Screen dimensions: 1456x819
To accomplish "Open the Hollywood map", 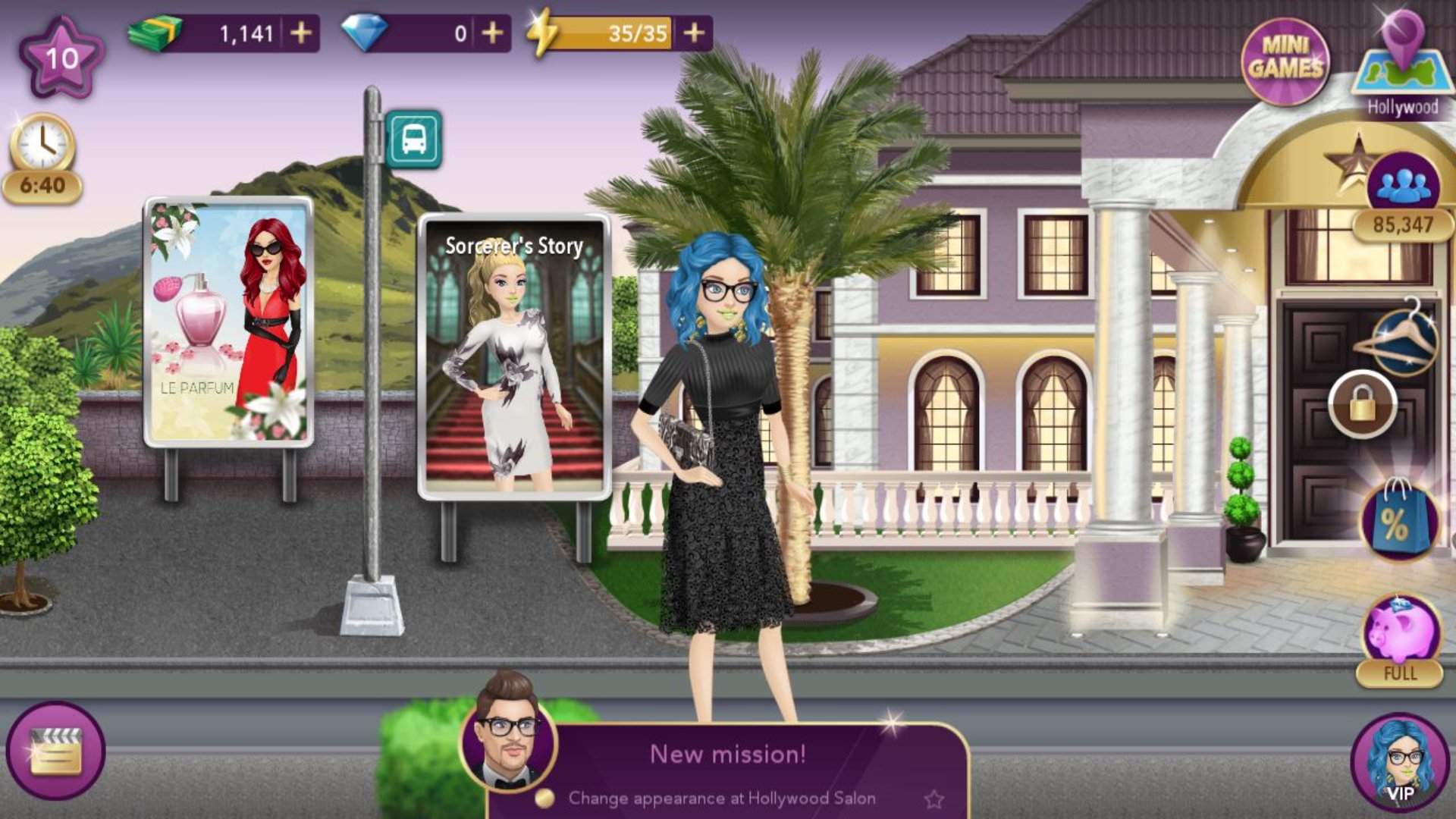I will point(1402,68).
